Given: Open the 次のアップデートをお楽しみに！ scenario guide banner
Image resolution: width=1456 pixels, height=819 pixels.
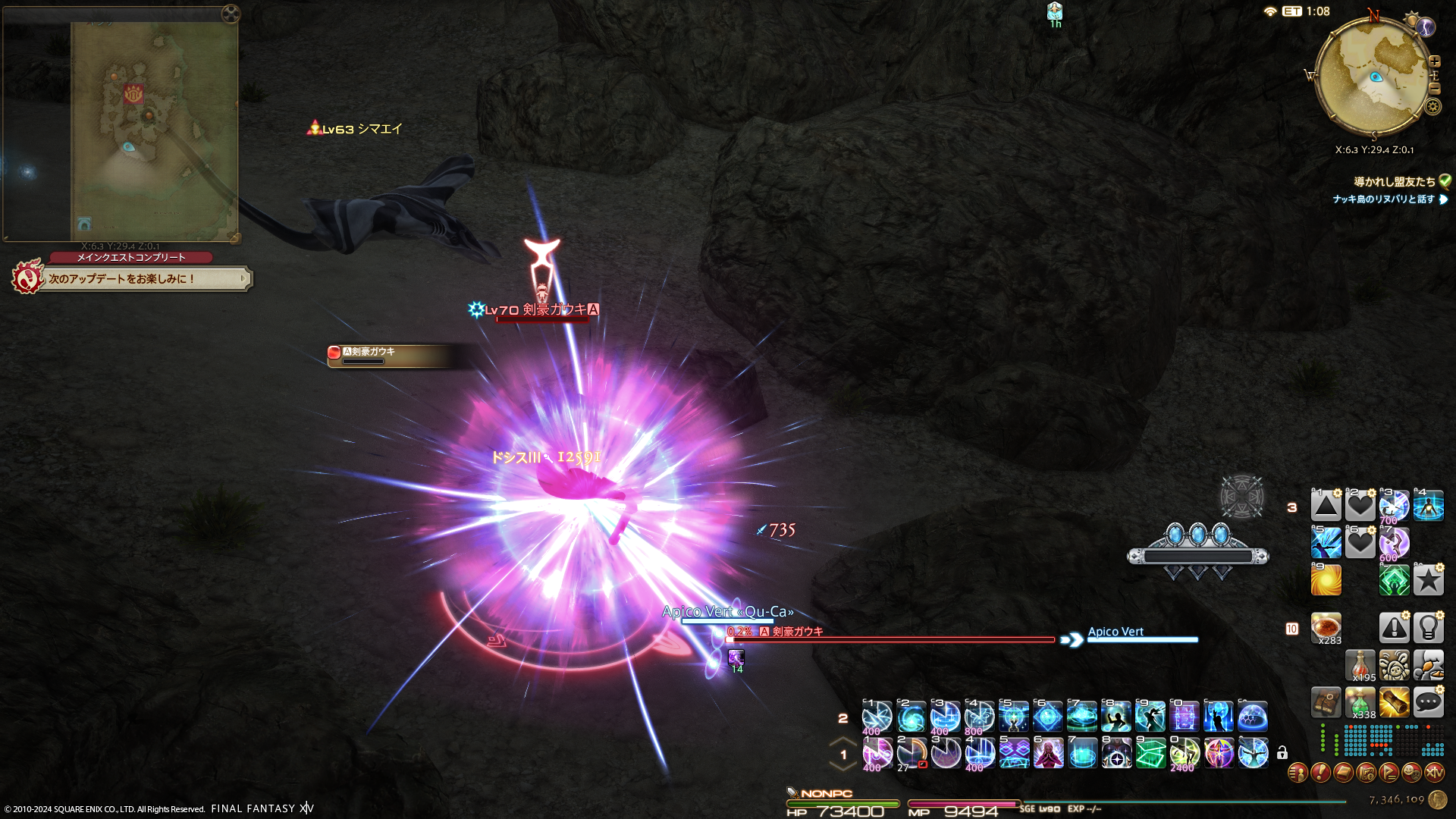Looking at the screenshot, I should click(x=144, y=279).
